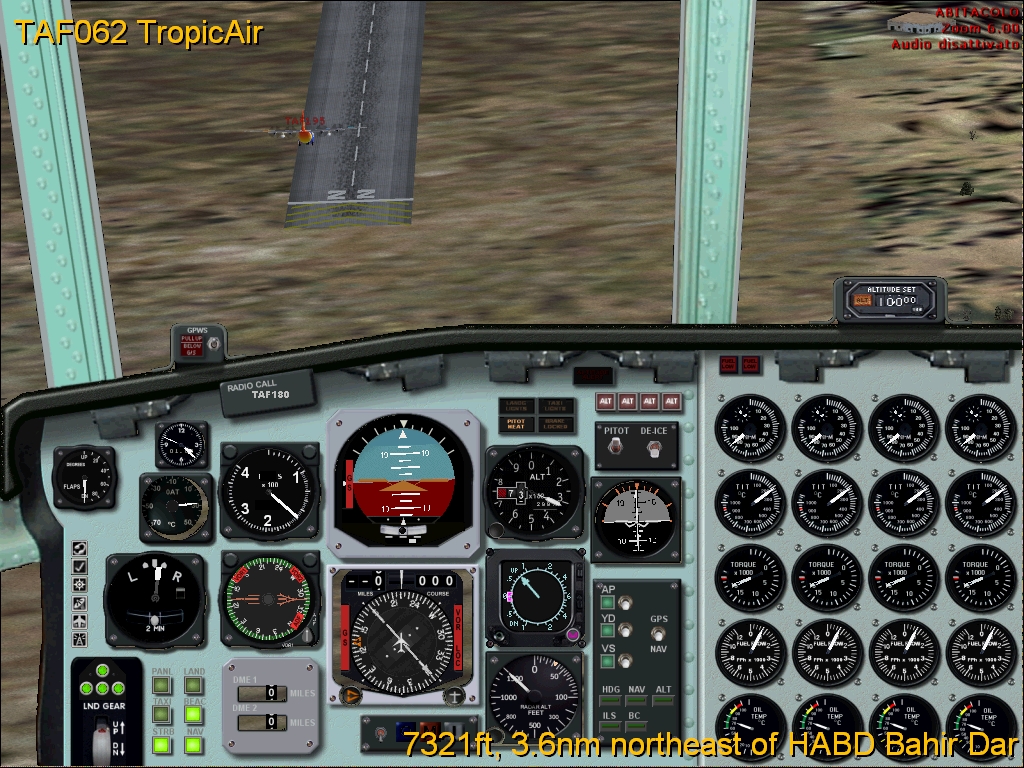Activate the ILS approach button

(610, 728)
